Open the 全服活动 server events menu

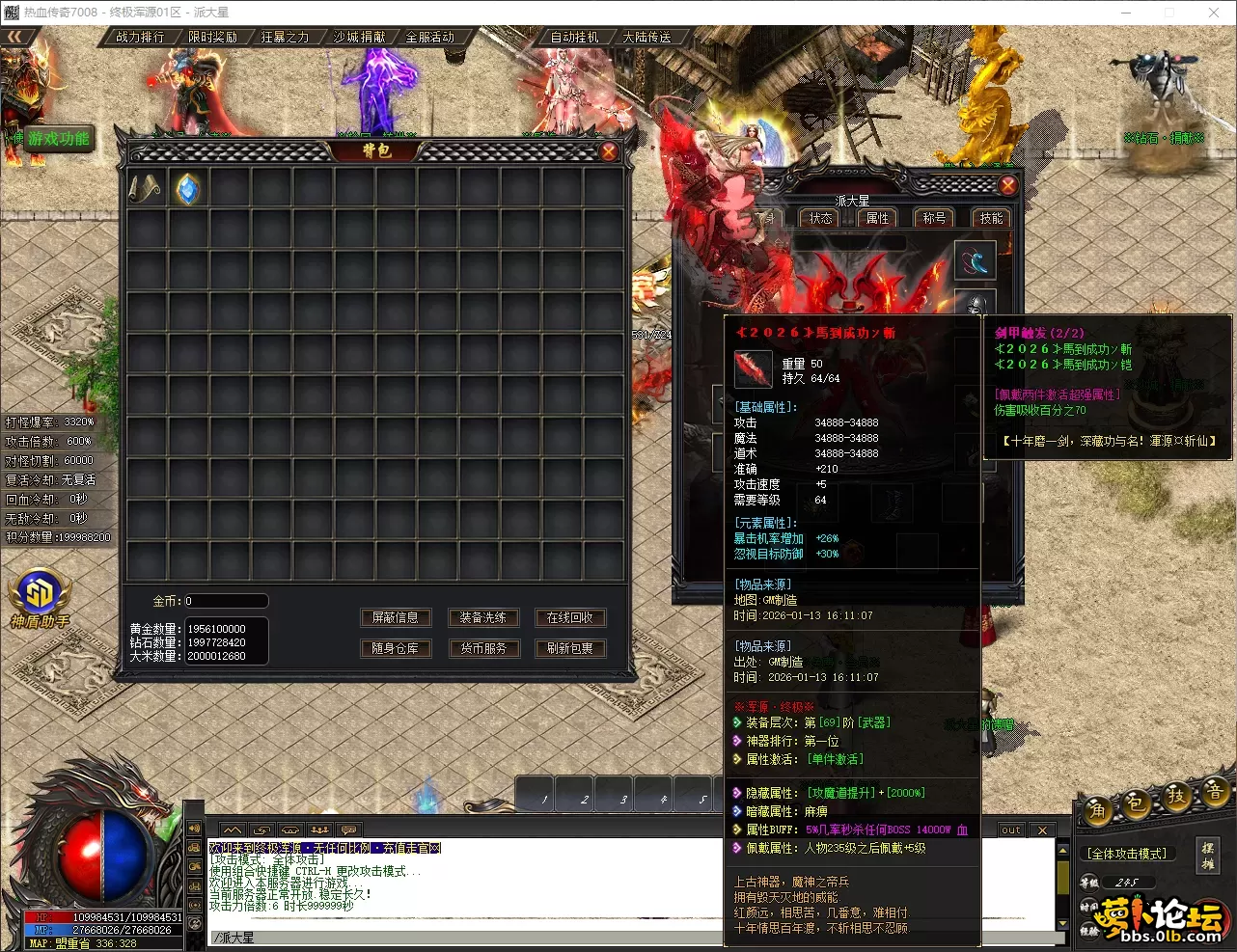click(430, 37)
